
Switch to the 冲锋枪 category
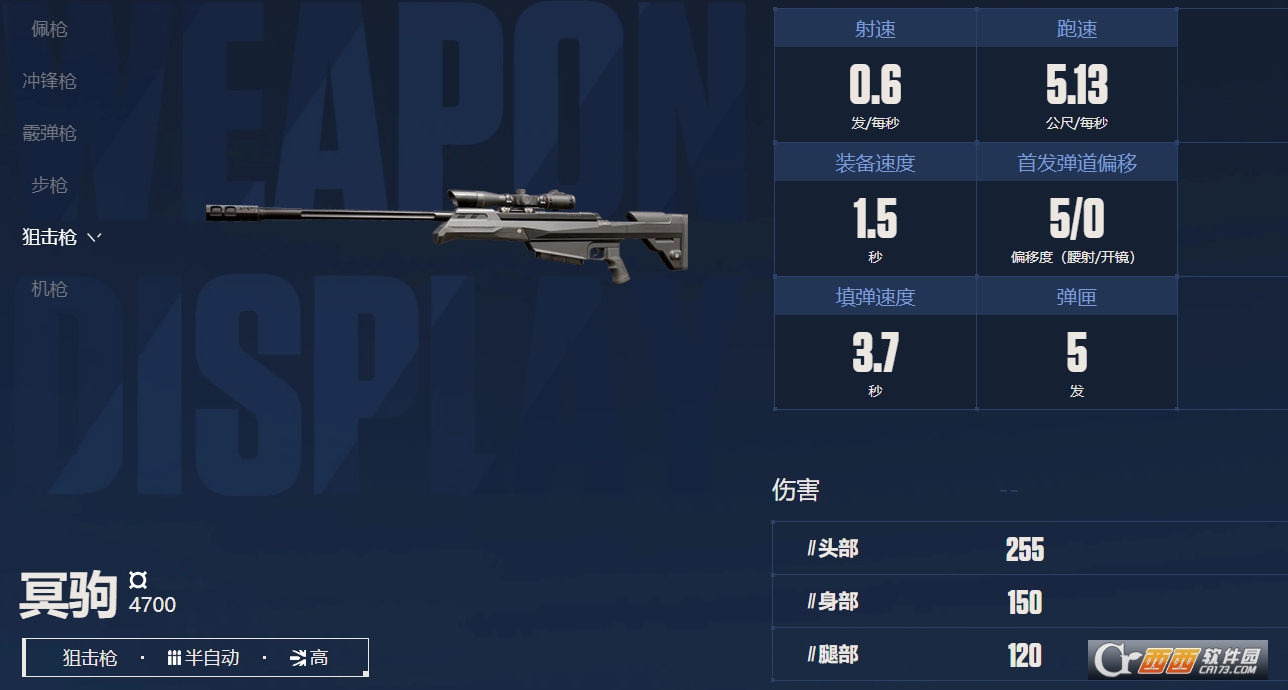(49, 81)
